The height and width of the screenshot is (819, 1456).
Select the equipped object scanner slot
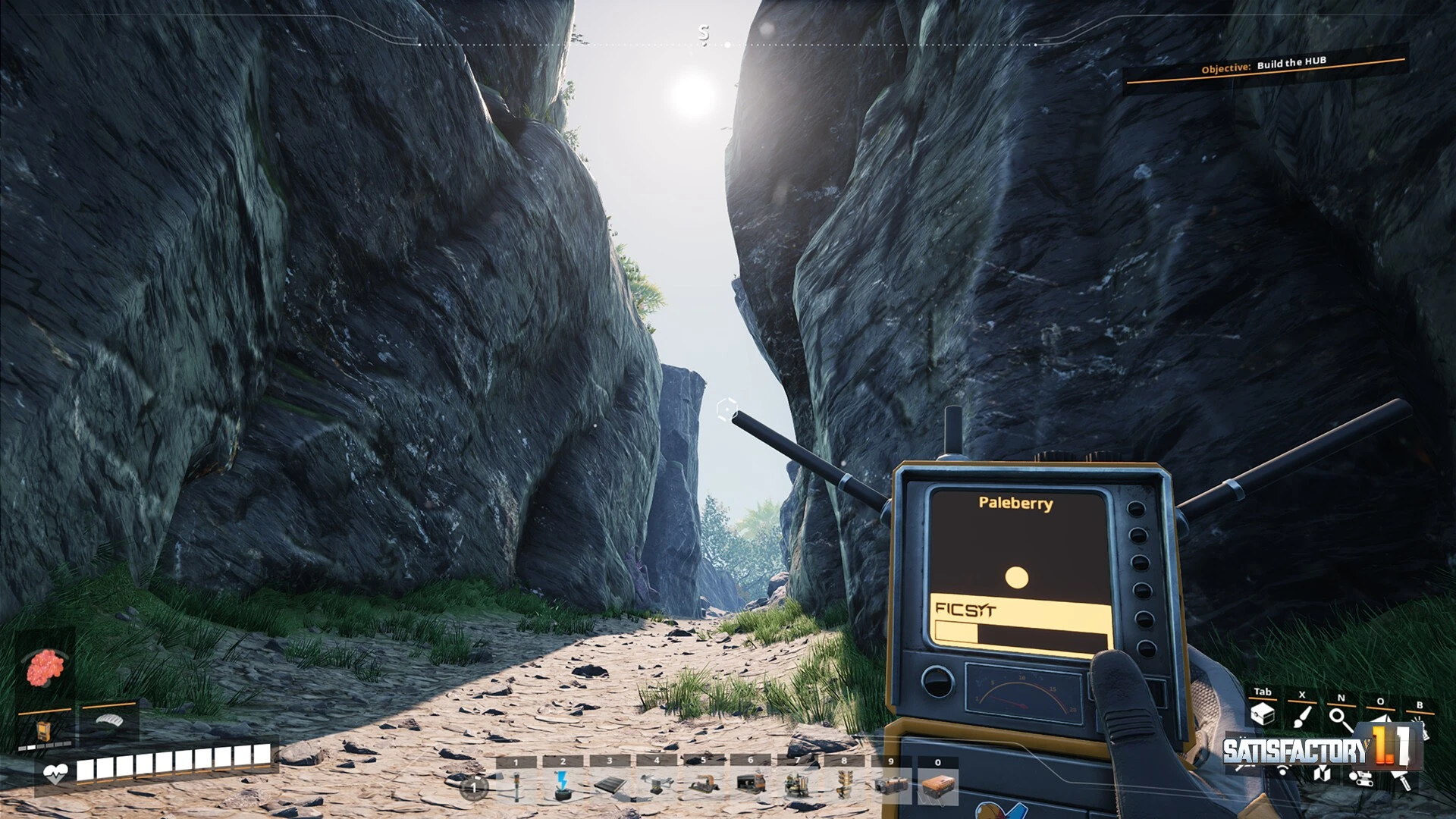click(x=44, y=731)
